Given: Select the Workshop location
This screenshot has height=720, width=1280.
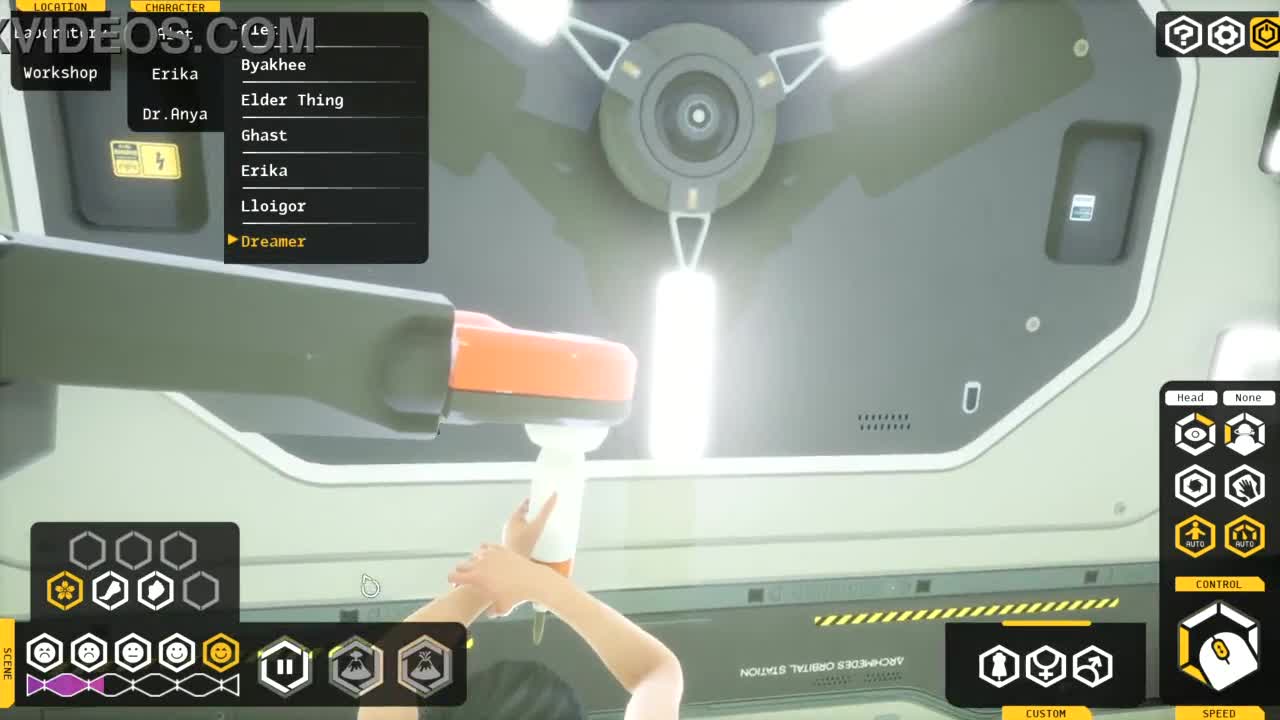Looking at the screenshot, I should pos(60,73).
